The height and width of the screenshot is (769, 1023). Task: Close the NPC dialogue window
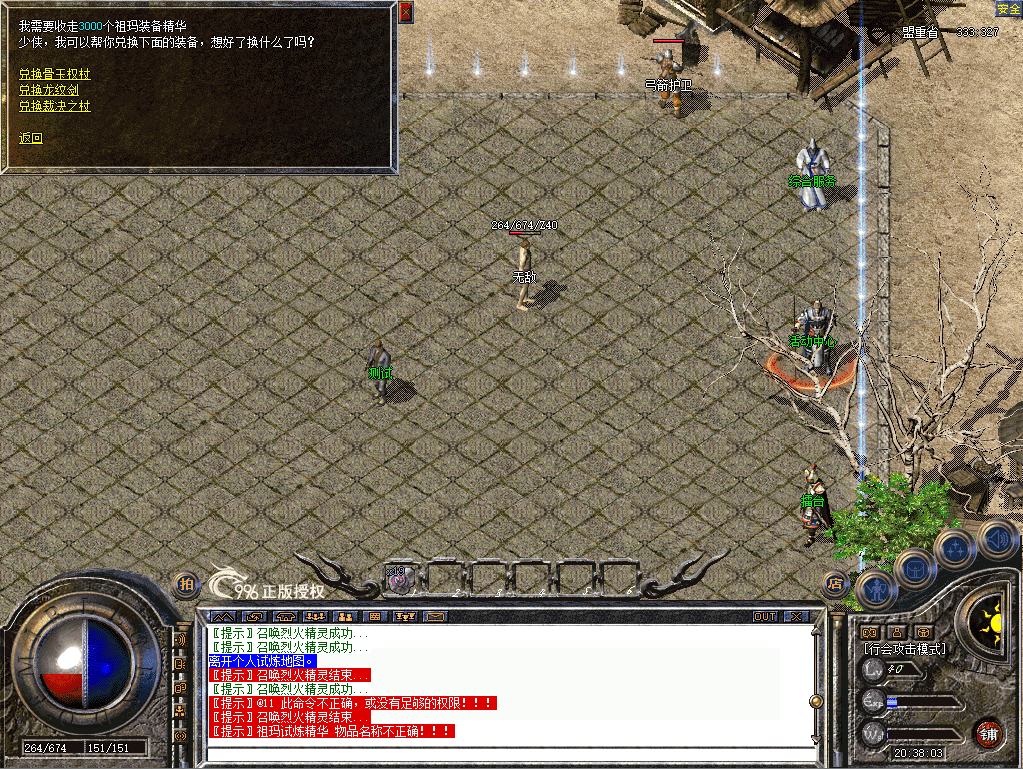click(405, 12)
